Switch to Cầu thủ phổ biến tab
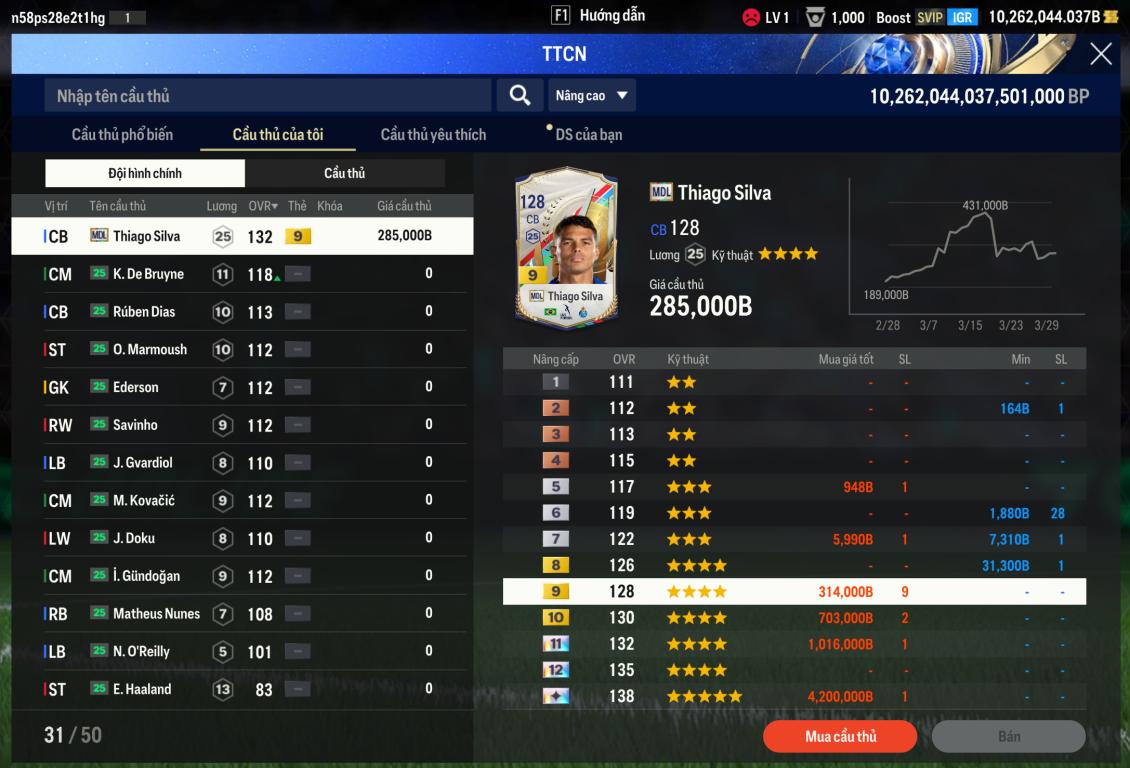1130x768 pixels. [122, 135]
